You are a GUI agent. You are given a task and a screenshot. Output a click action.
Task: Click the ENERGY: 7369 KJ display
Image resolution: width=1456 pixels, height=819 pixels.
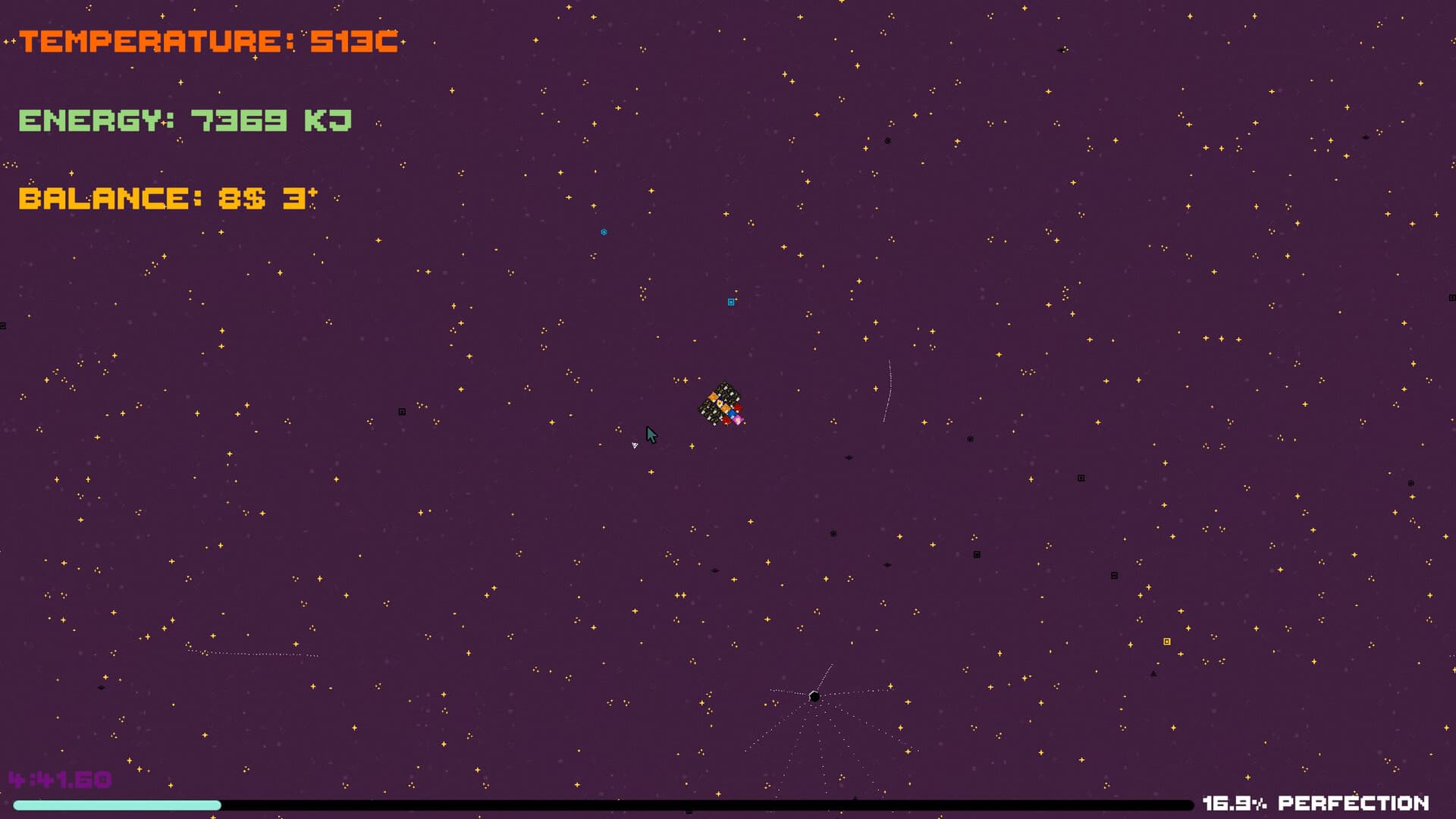[x=184, y=120]
